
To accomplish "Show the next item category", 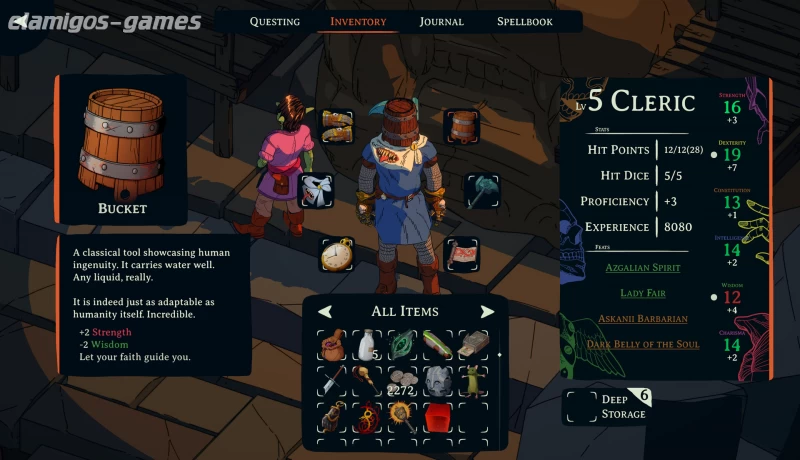I will tap(487, 311).
